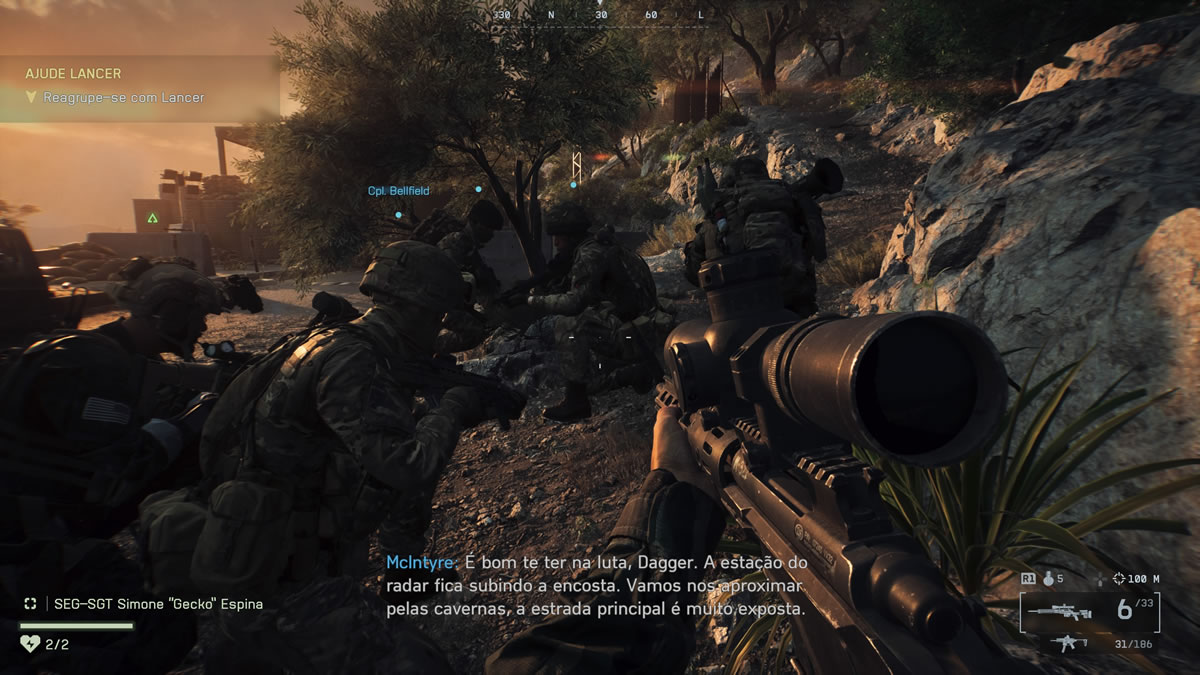Click the recon class icon beside Espina
Image resolution: width=1200 pixels, height=675 pixels.
click(x=31, y=604)
